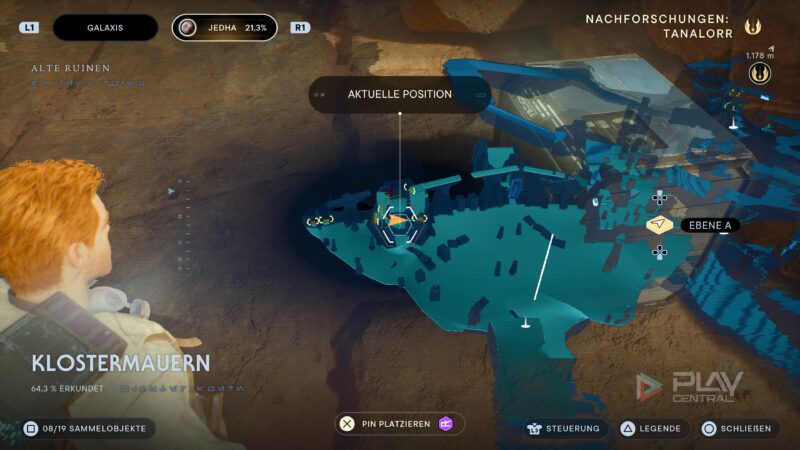Close the map with Schließen

pos(738,428)
